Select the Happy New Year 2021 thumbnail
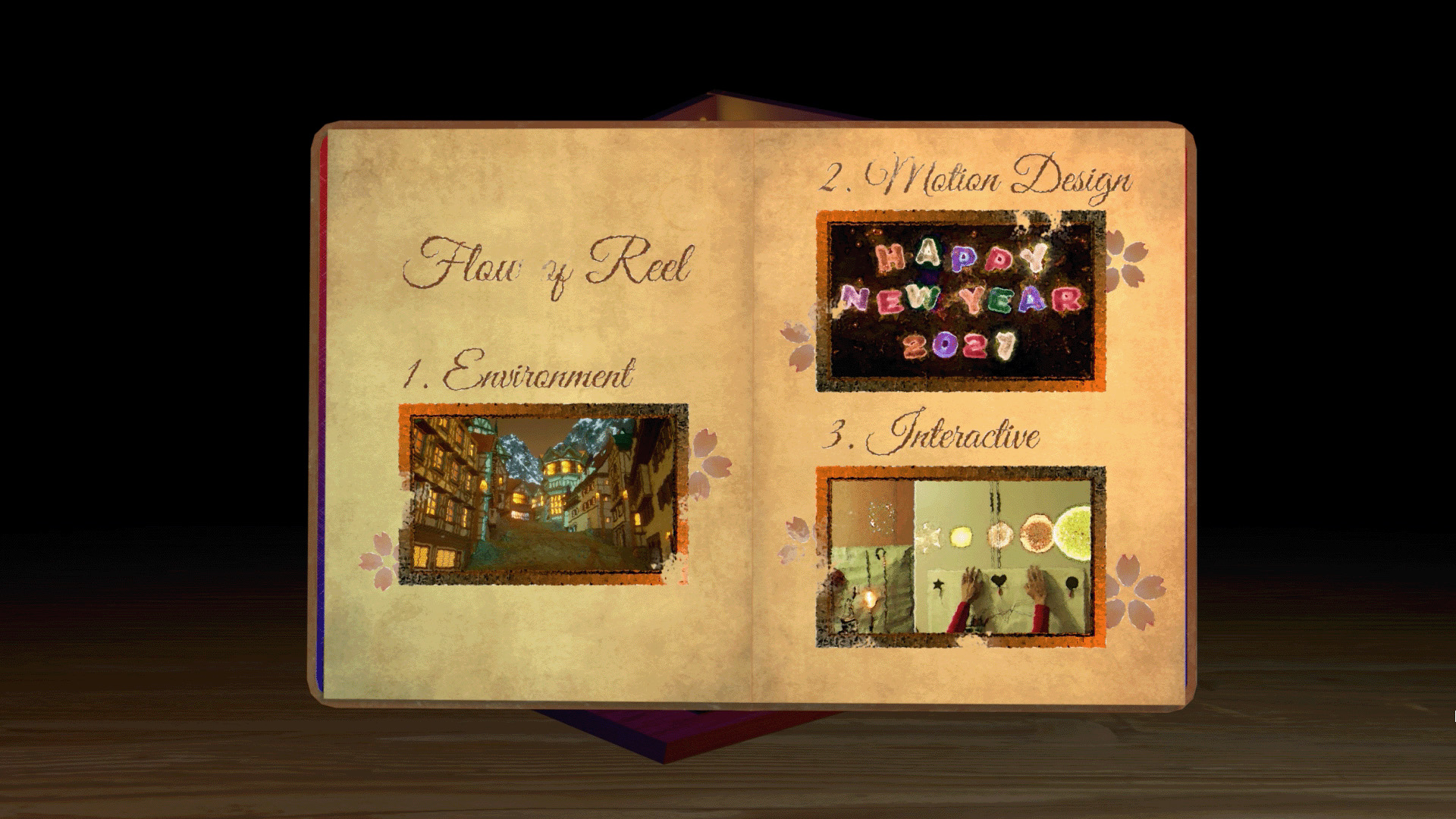This screenshot has height=819, width=1456. 961,301
